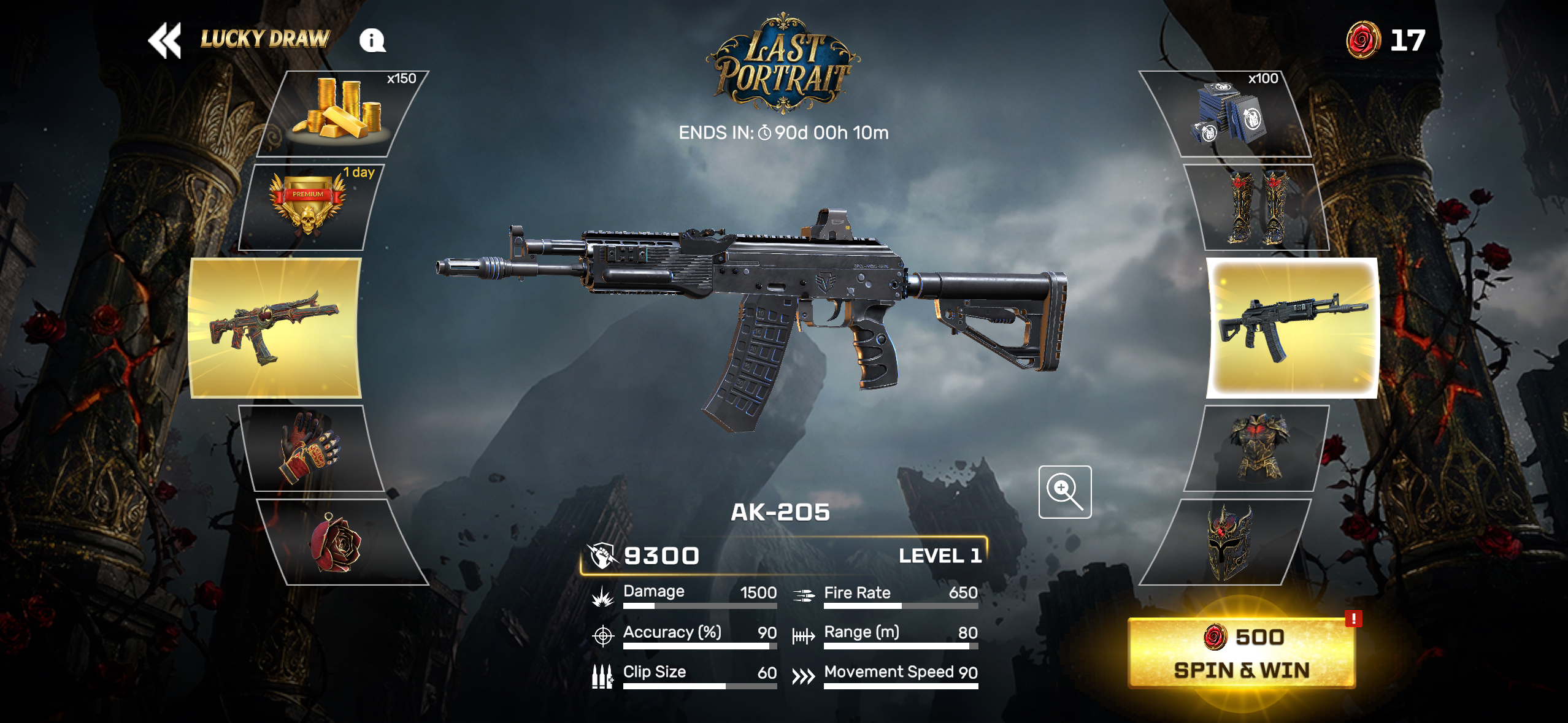Select the gold-black boots reward
This screenshot has width=1568, height=723.
(x=1256, y=207)
